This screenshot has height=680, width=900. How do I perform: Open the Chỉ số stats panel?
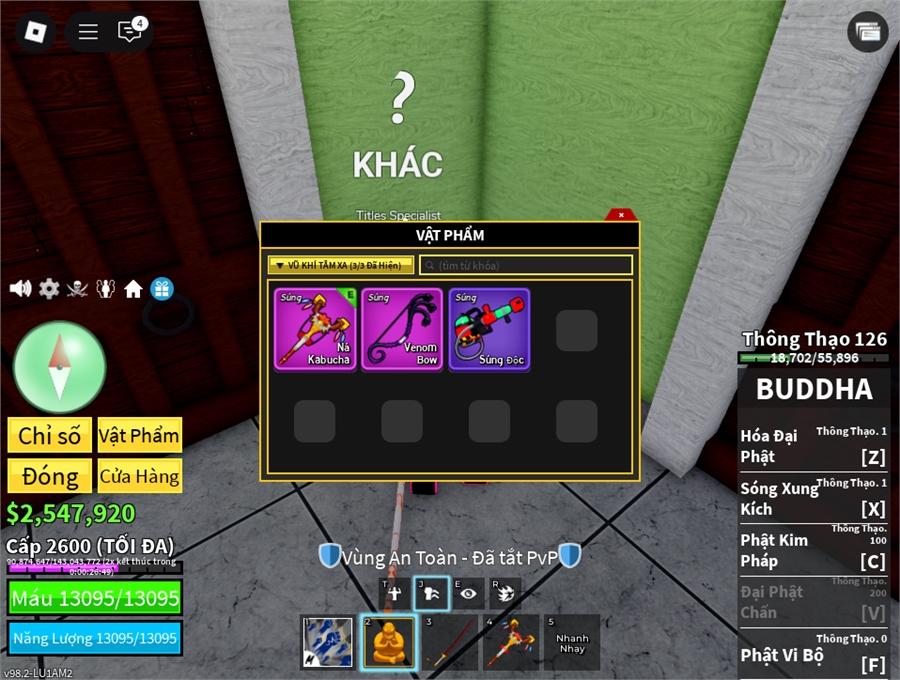[x=50, y=435]
